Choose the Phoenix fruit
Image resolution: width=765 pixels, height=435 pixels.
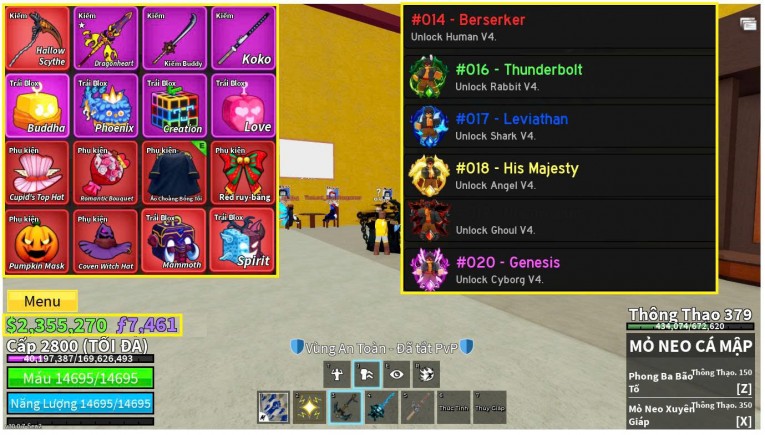point(106,105)
